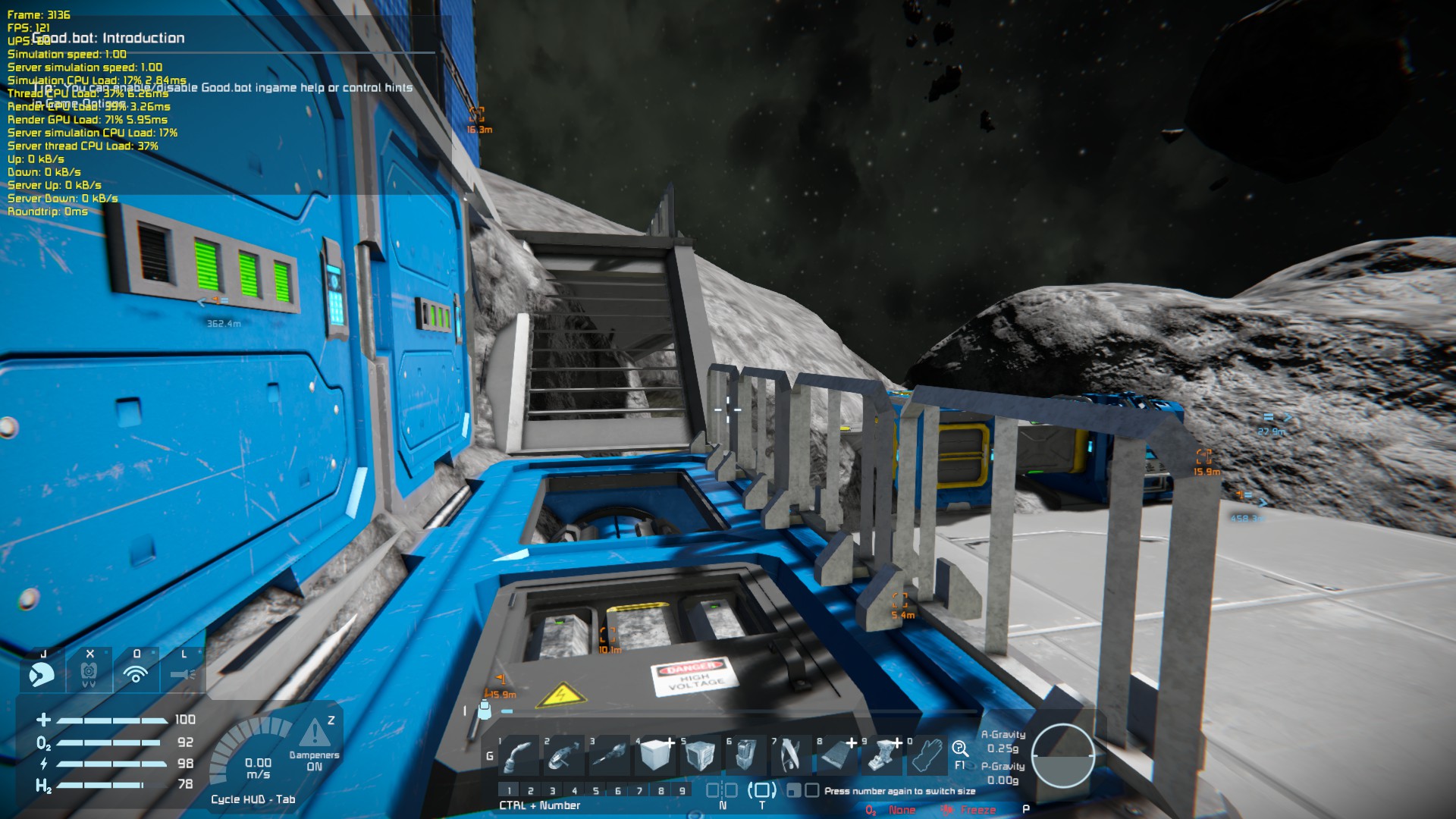Select the empty hand glove slot

[927, 755]
